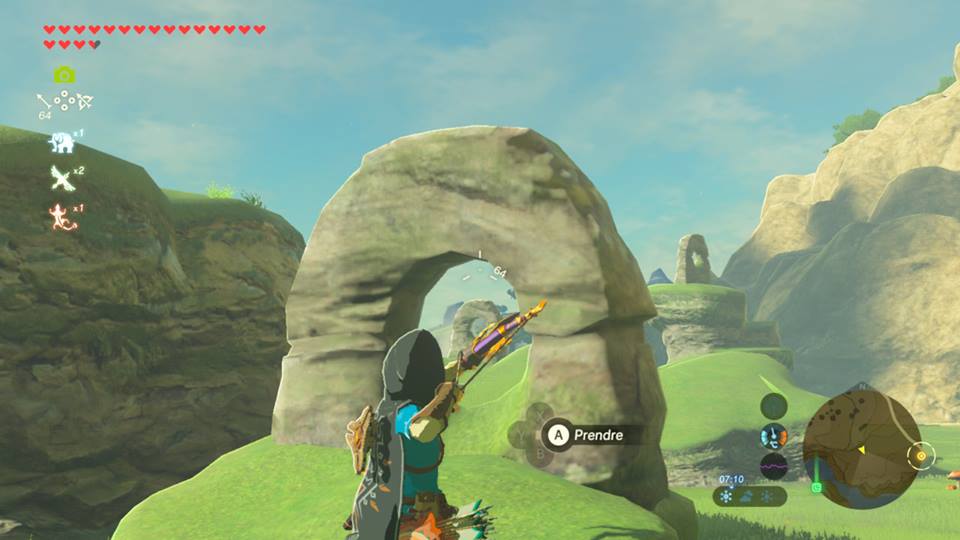Click the temperature gauge icon
The height and width of the screenshot is (540, 960).
pos(773,436)
